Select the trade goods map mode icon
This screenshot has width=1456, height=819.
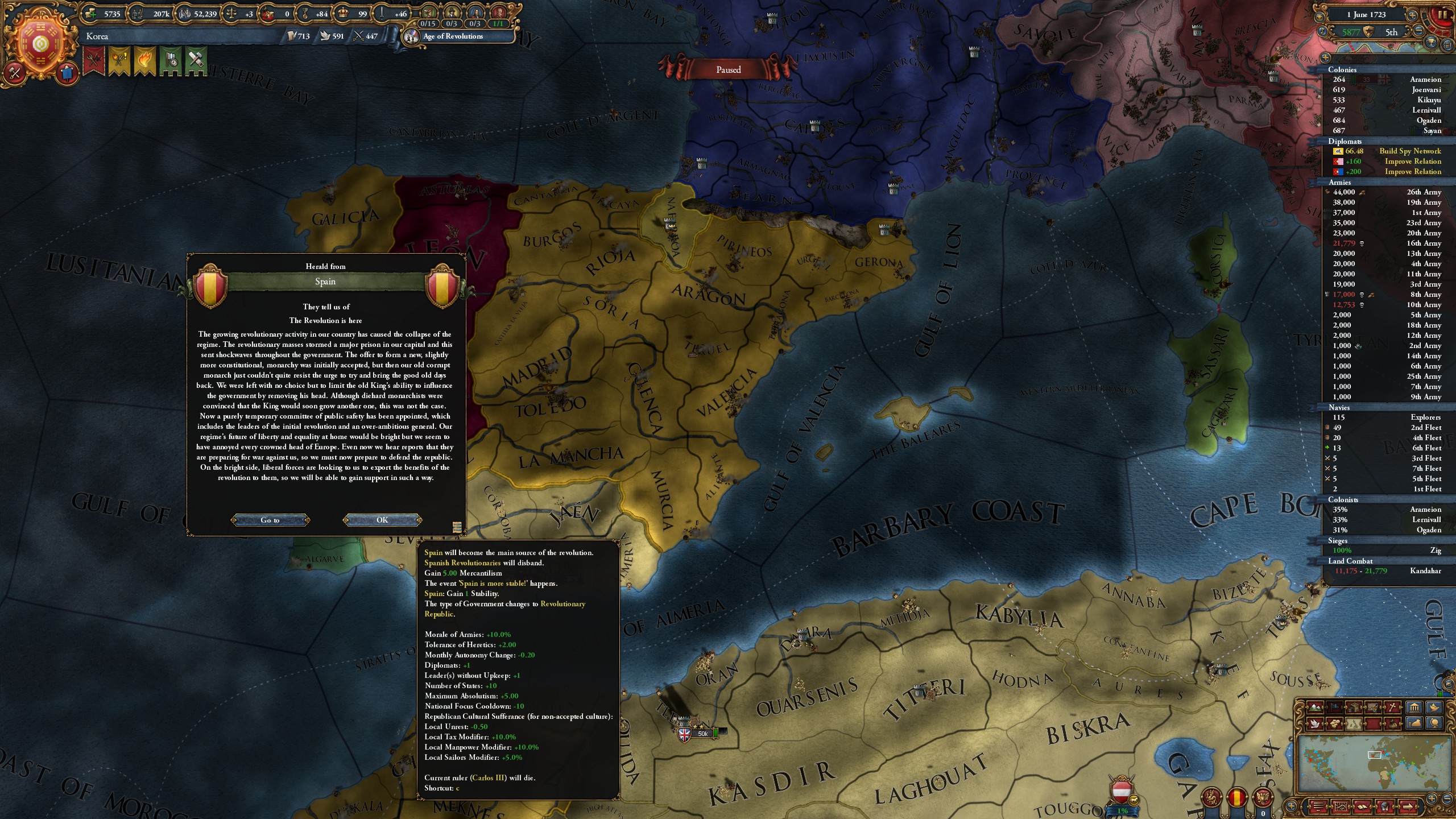[1333, 723]
